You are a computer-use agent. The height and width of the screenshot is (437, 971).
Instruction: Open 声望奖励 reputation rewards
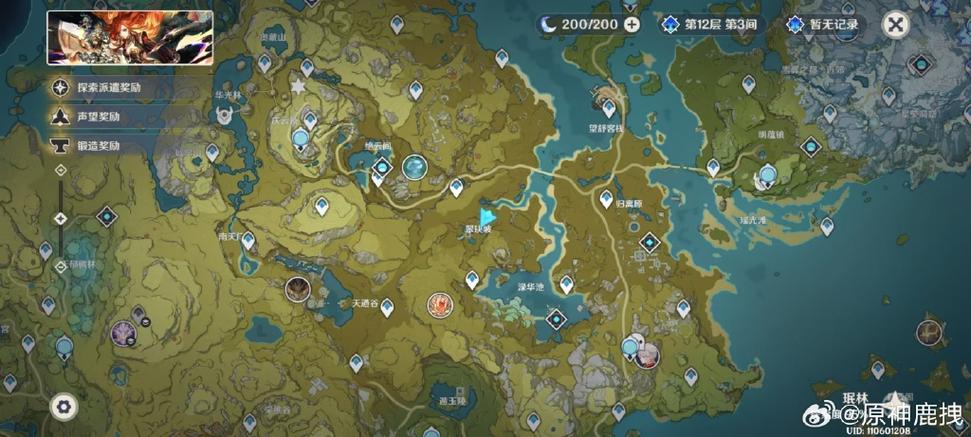click(x=90, y=117)
